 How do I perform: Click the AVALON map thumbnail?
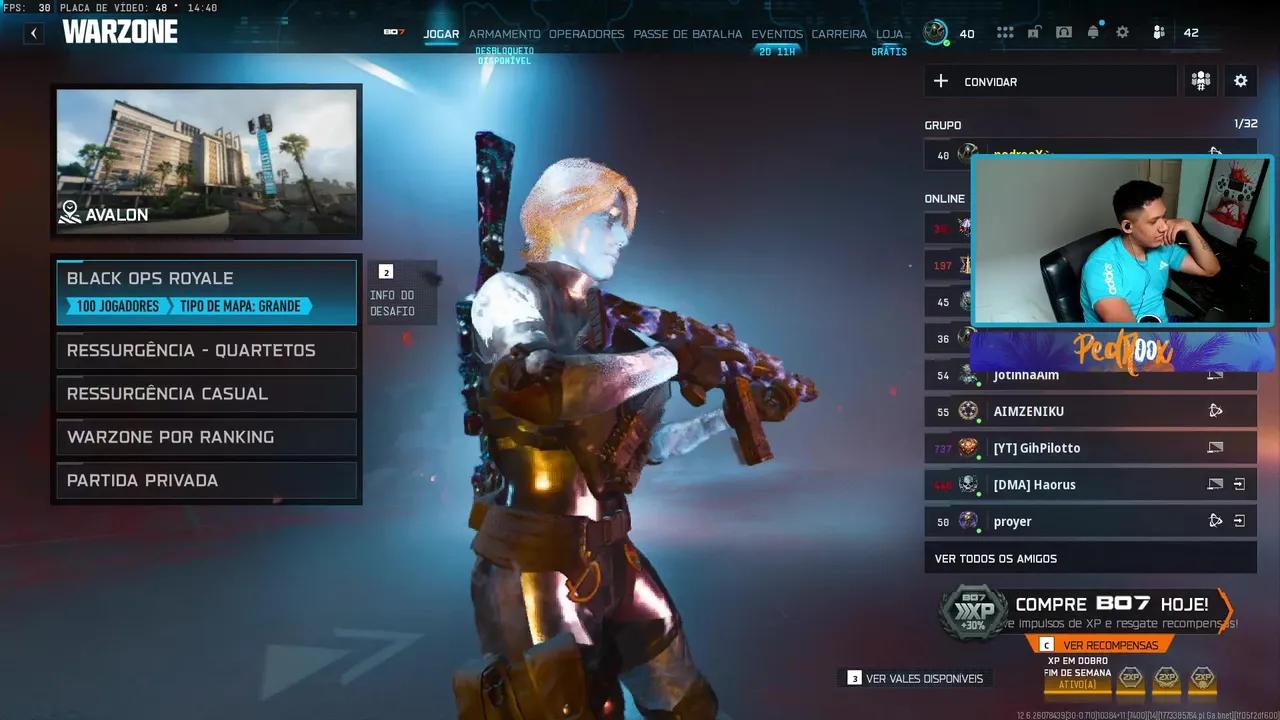point(207,160)
